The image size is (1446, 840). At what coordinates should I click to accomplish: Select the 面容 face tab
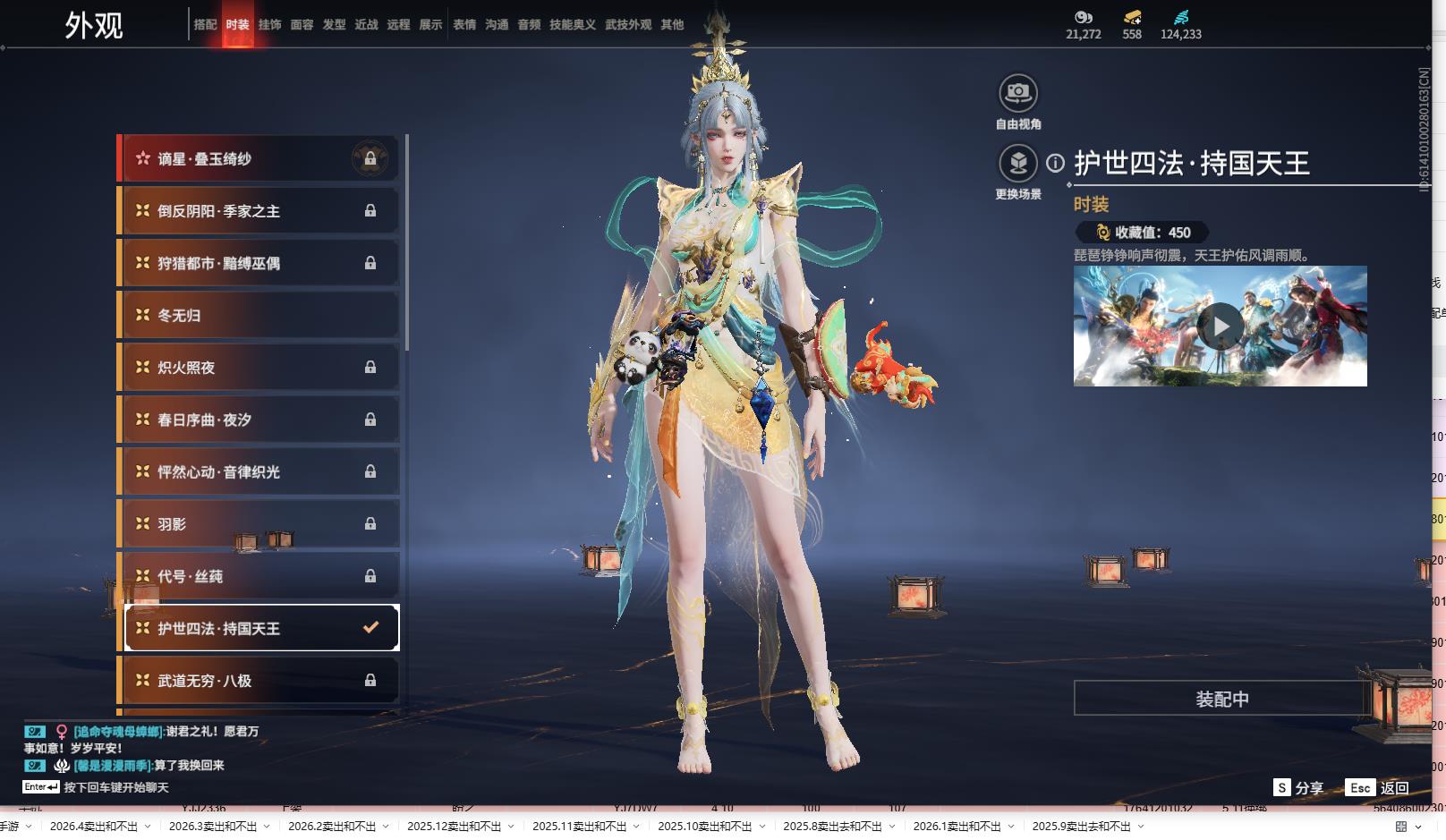(302, 25)
